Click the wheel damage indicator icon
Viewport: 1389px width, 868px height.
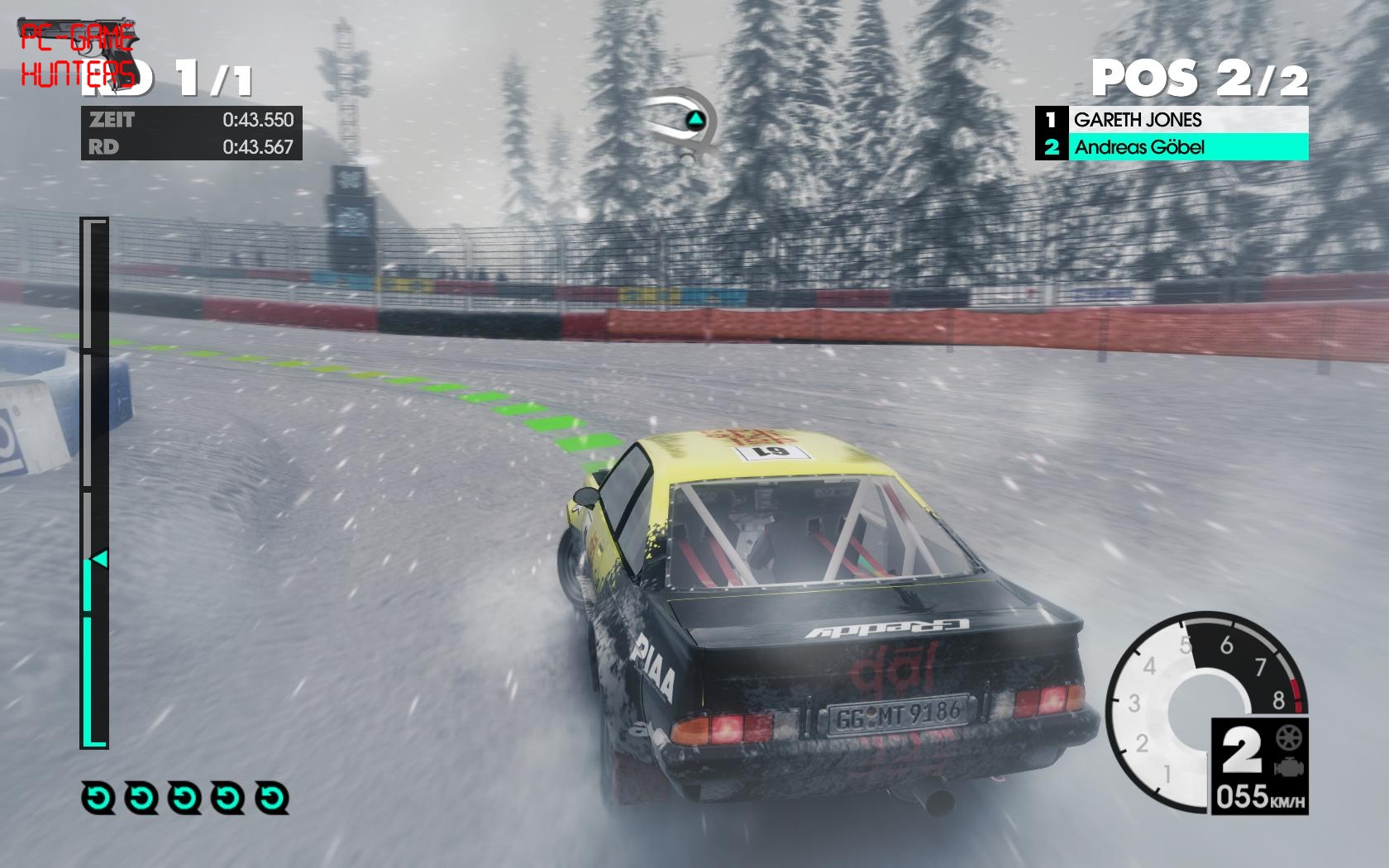click(x=1286, y=736)
